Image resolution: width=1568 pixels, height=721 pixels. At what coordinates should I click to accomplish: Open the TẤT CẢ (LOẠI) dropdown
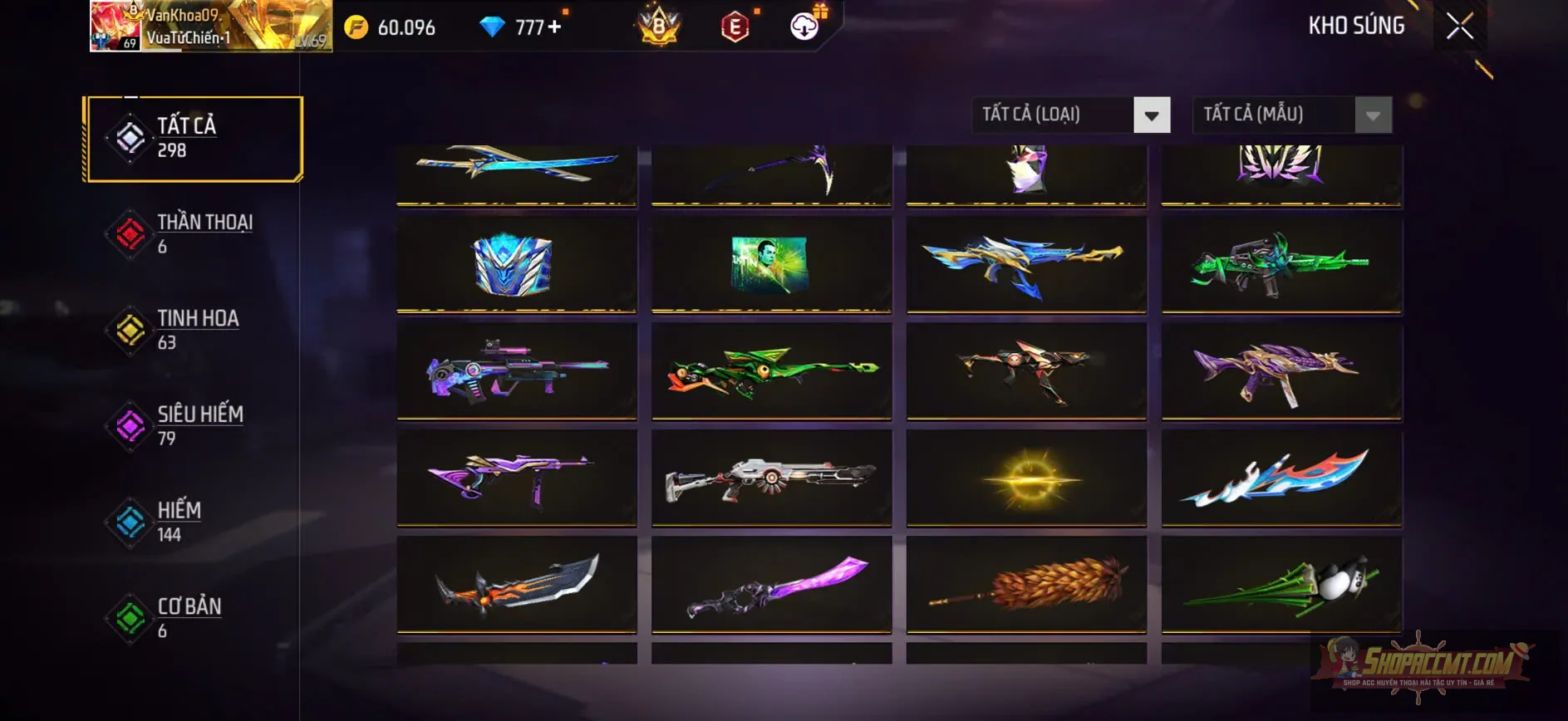(1055, 115)
